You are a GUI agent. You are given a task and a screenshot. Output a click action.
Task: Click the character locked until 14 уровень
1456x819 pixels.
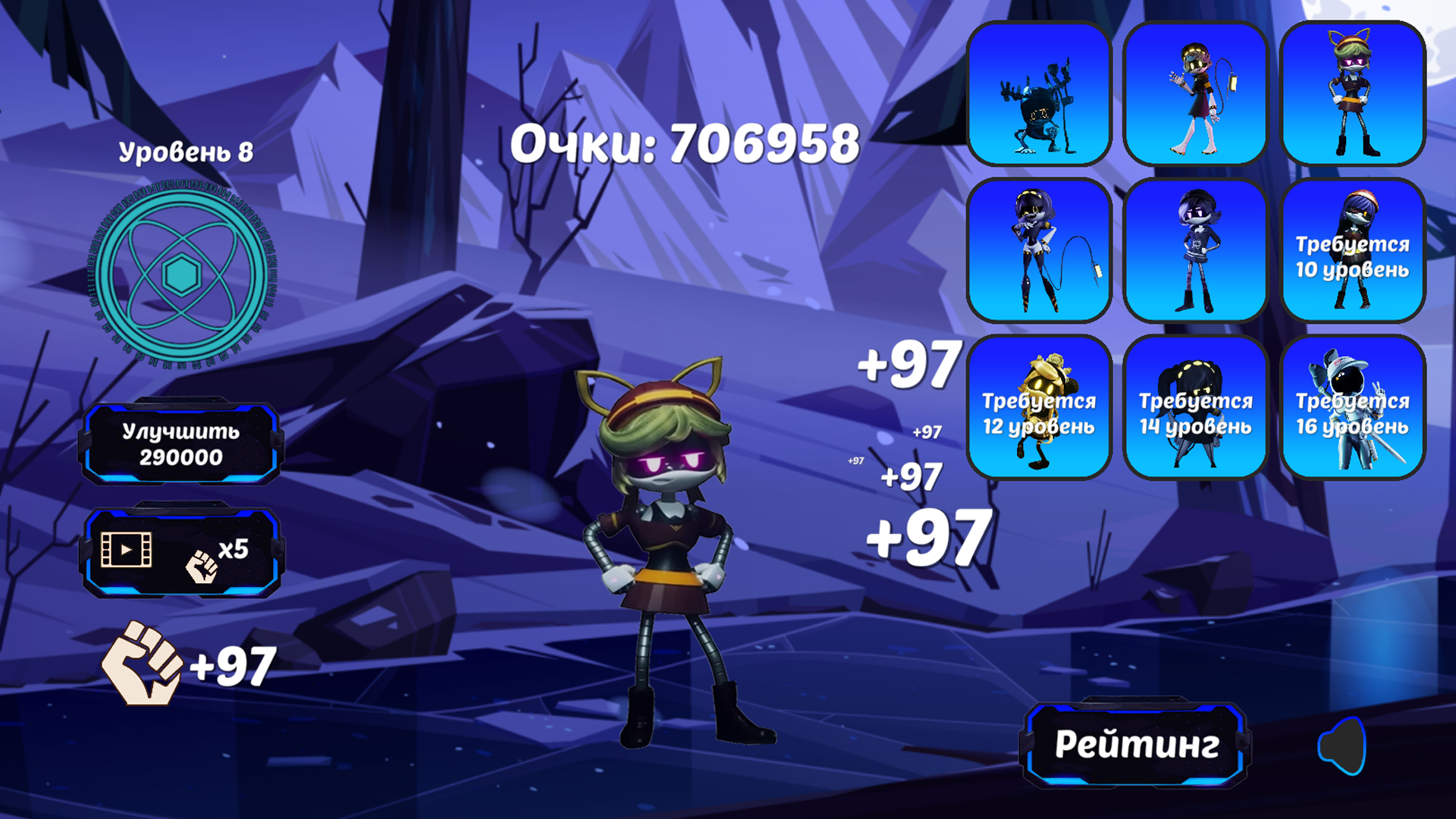(x=1198, y=406)
